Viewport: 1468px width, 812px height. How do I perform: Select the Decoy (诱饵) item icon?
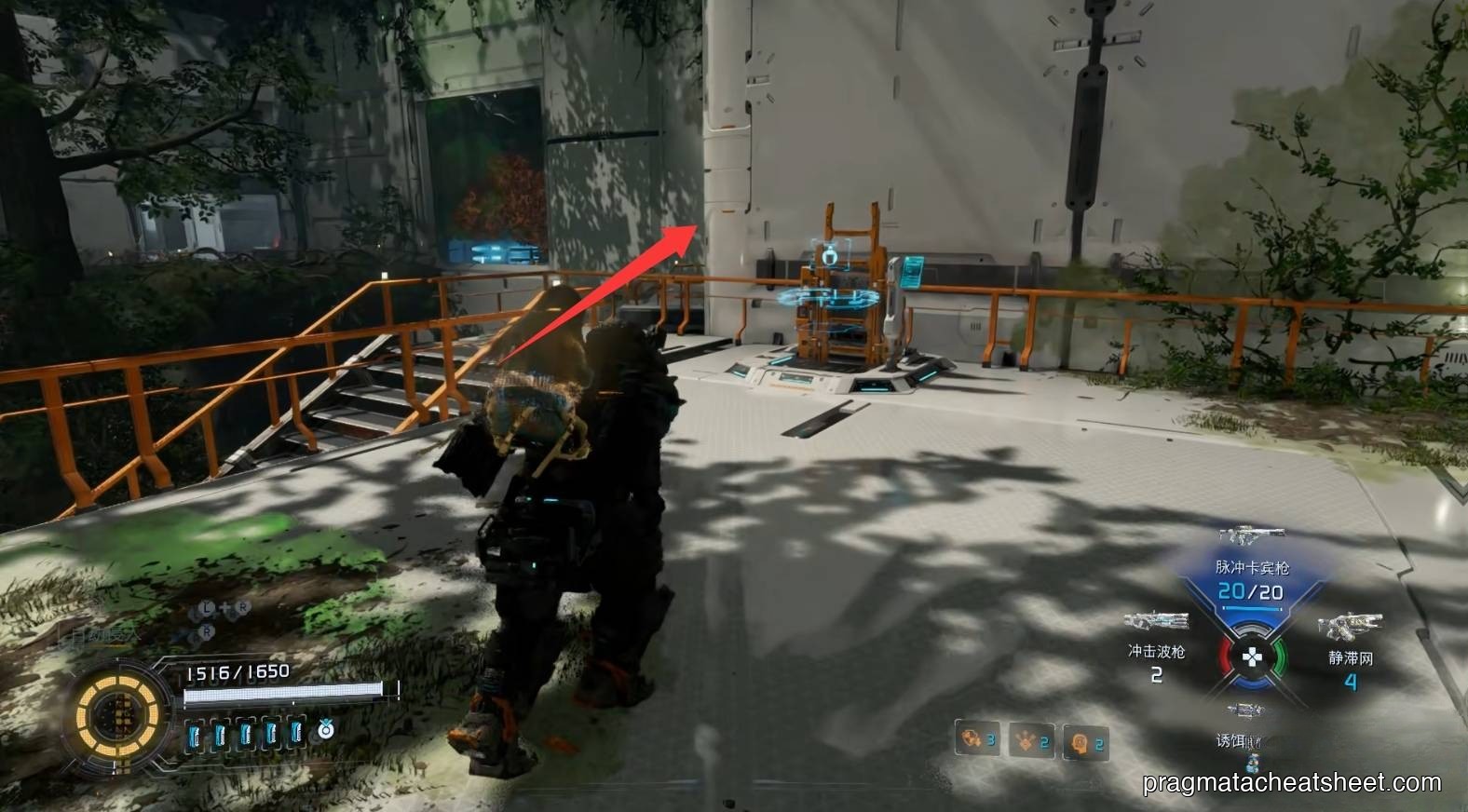click(1246, 708)
